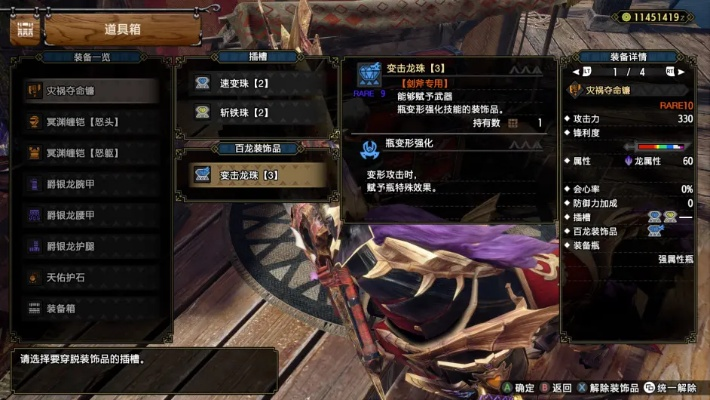The width and height of the screenshot is (710, 400).
Task: Select the 变击龙珠【3】 rampage decoration
Action: [x=256, y=175]
